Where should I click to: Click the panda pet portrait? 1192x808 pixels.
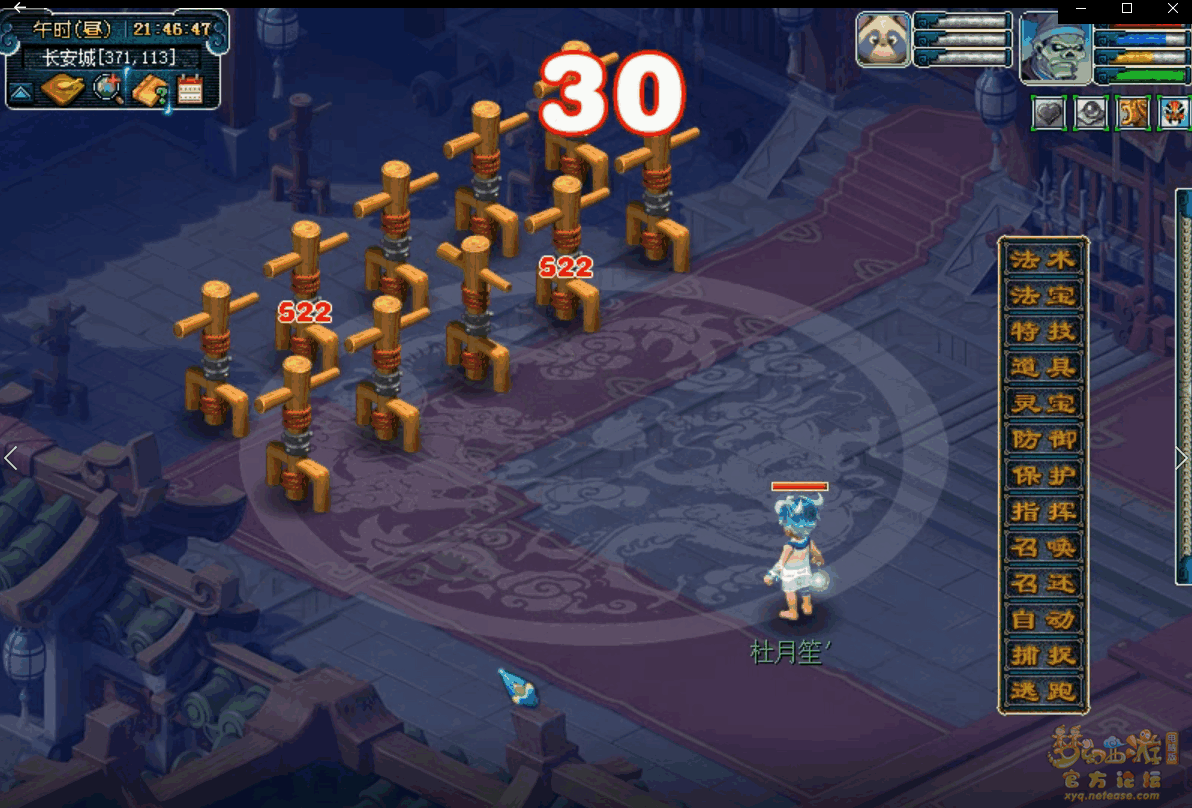883,40
